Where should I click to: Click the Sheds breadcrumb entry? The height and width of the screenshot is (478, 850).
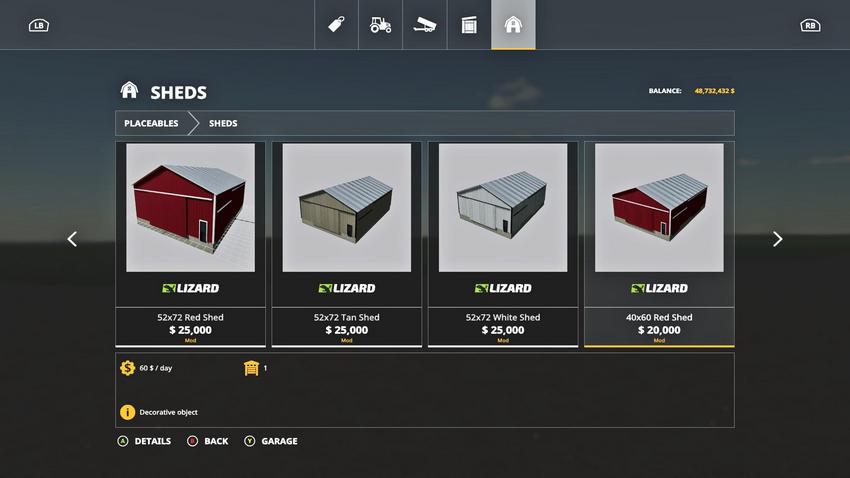223,123
